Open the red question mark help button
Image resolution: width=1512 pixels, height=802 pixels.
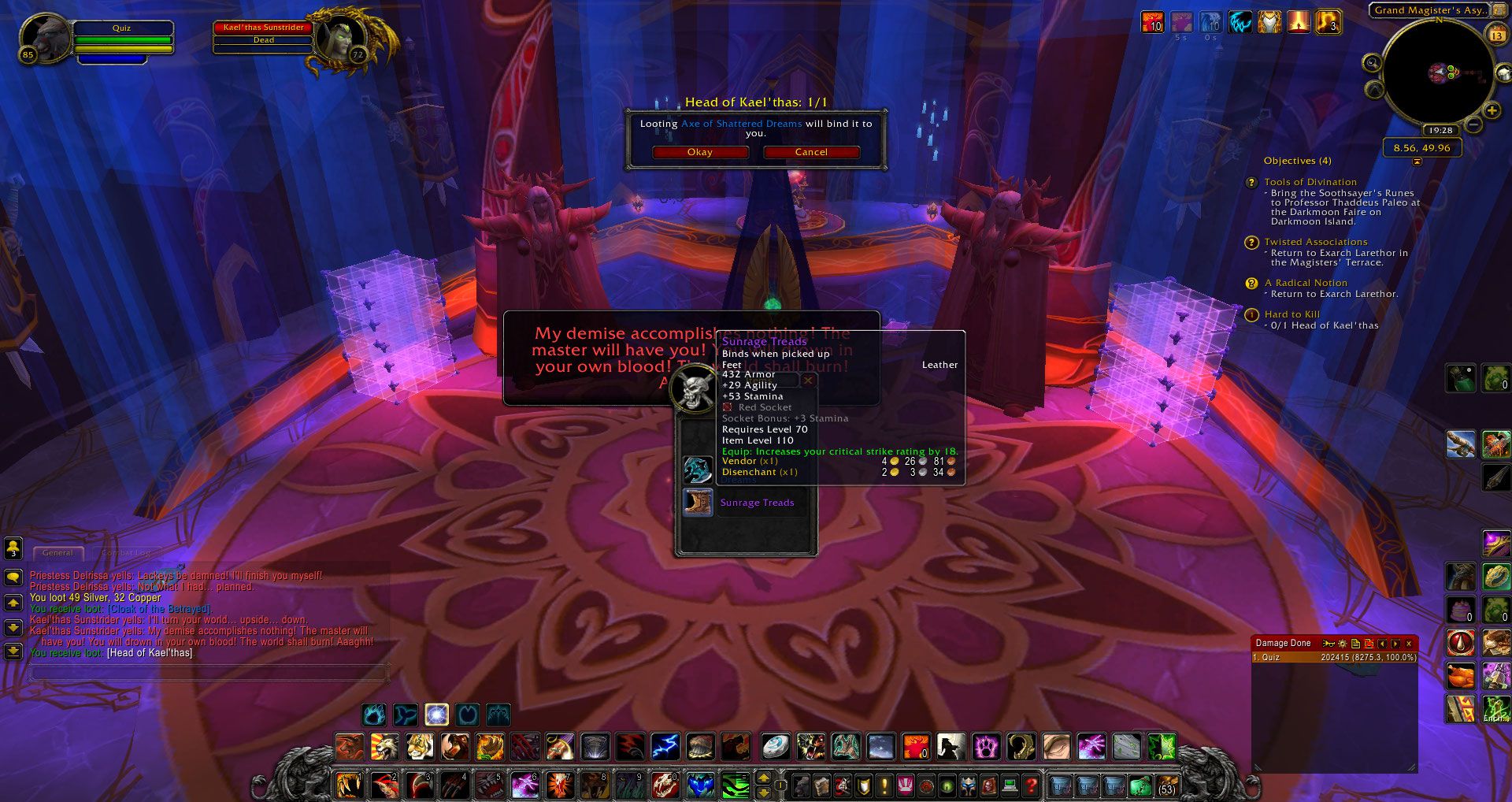tap(1031, 785)
